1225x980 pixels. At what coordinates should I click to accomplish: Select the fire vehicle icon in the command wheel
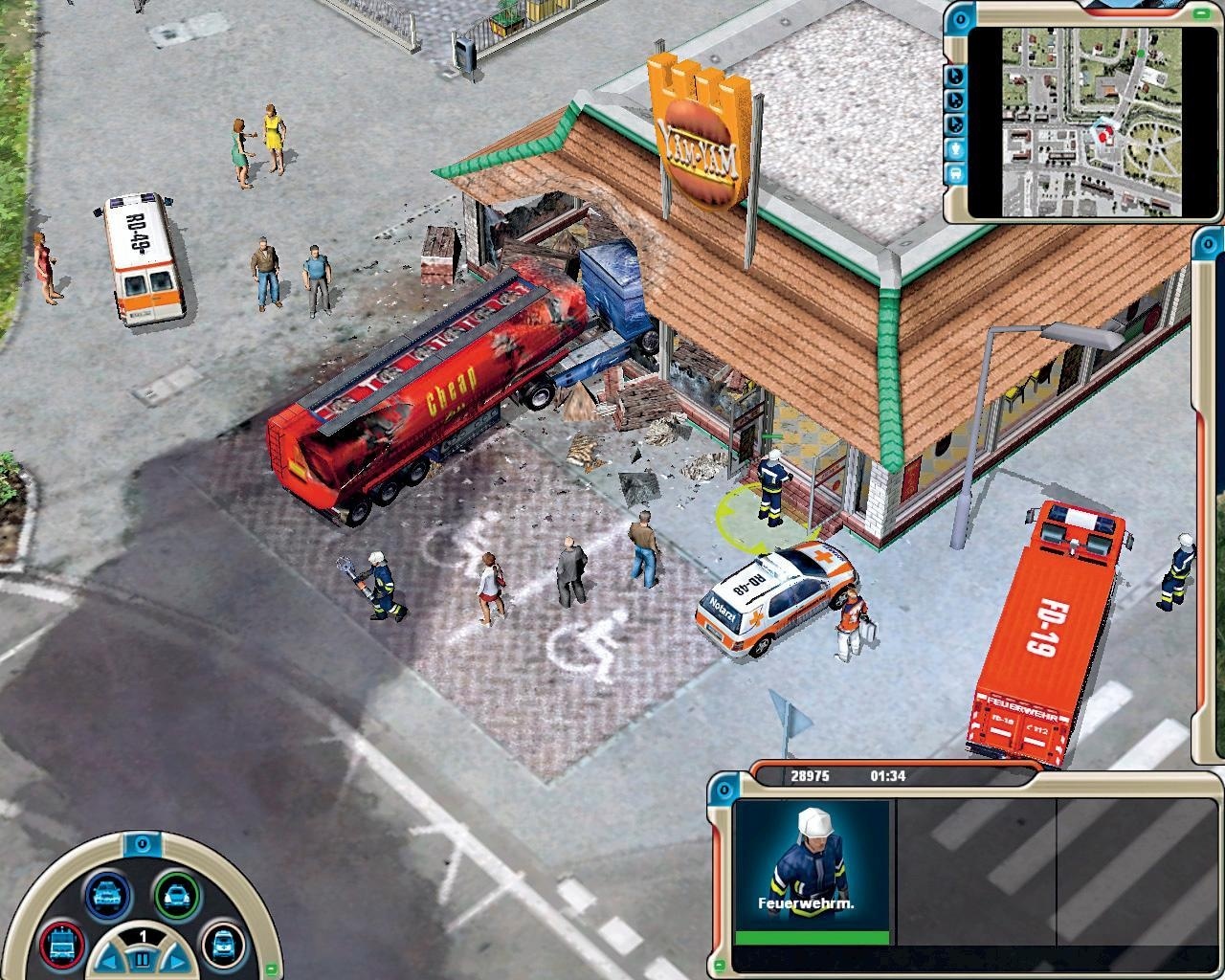point(61,947)
